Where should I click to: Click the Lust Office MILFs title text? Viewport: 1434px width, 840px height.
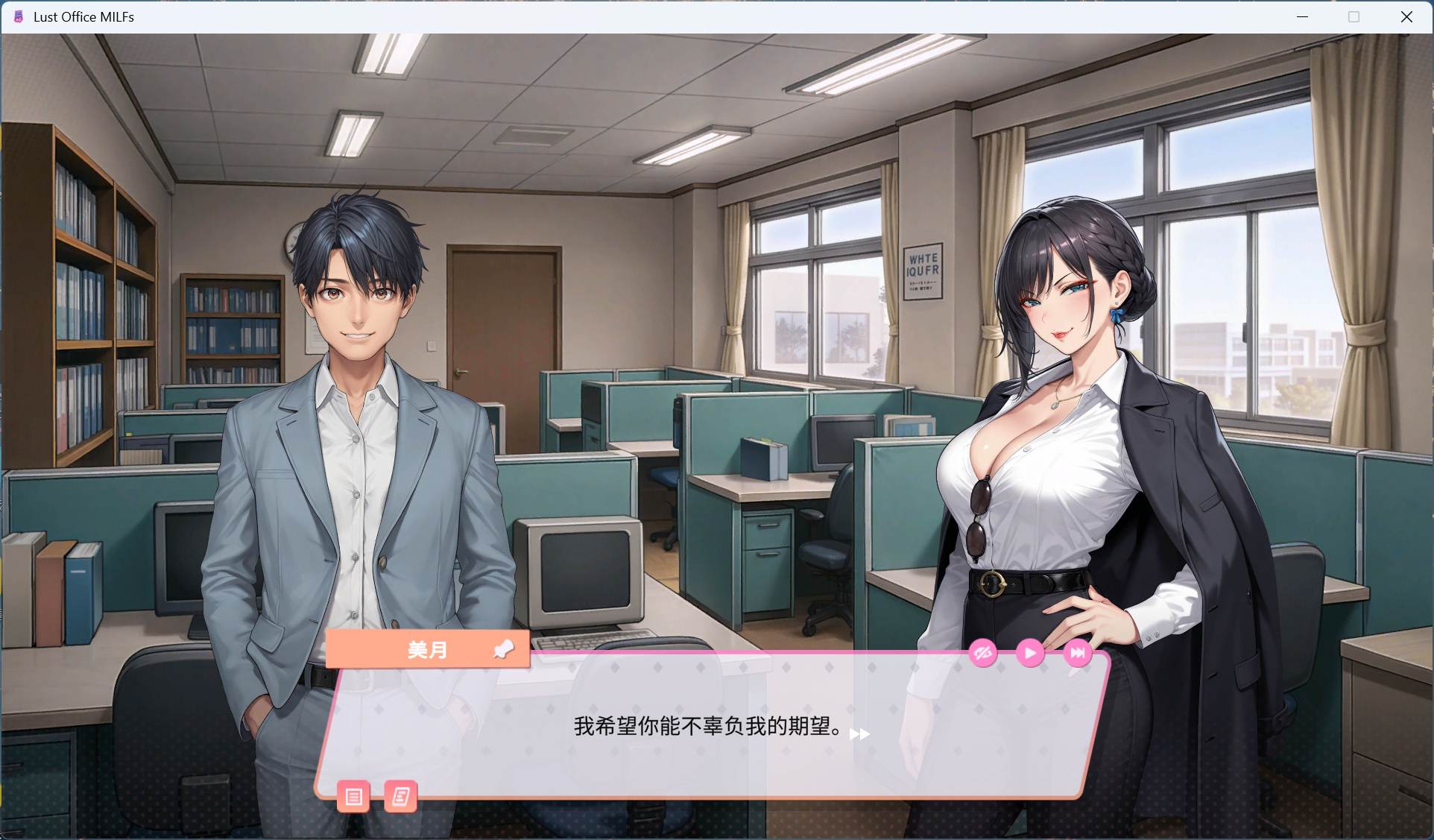click(83, 16)
